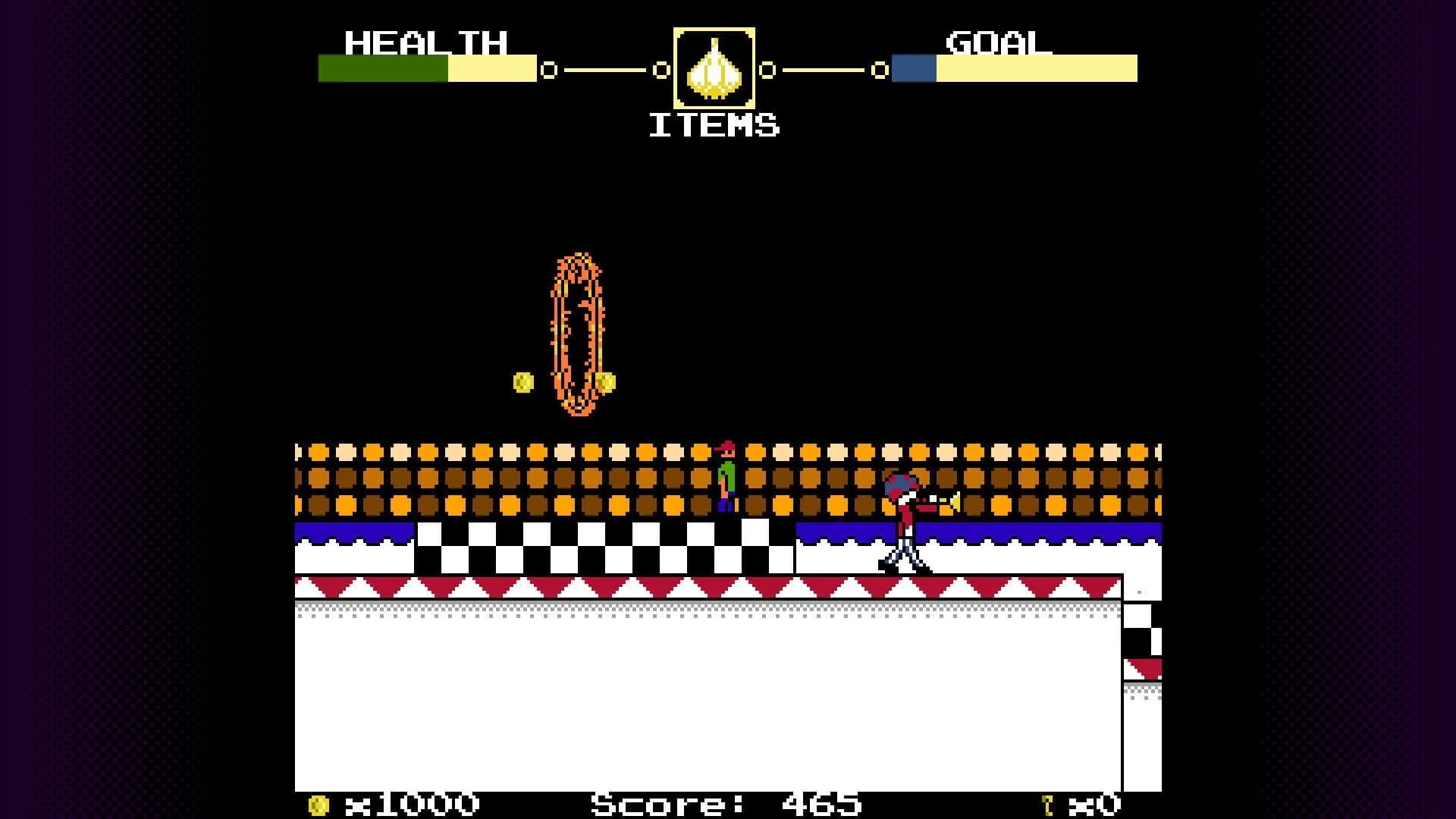The image size is (1456, 819).
Task: Click the GOAL label text
Action: [x=996, y=43]
